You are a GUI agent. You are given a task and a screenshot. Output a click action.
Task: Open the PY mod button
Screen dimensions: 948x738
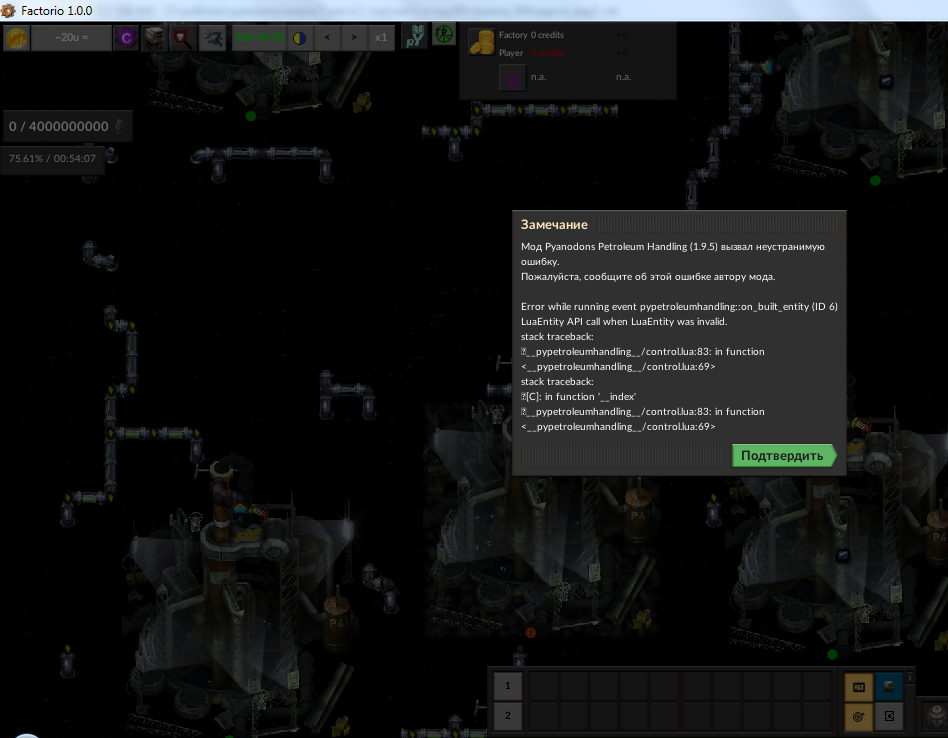coord(414,38)
